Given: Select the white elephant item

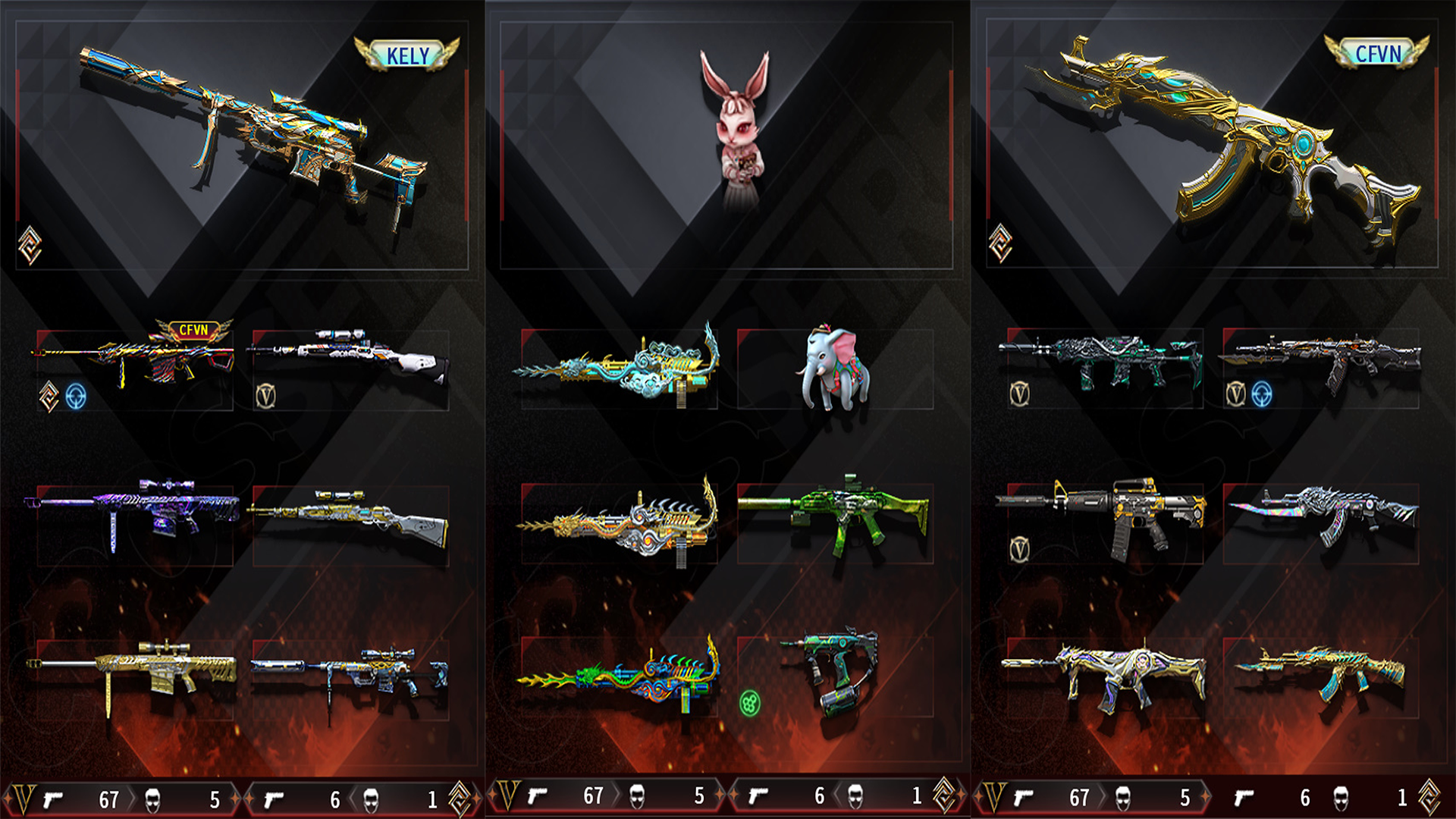Looking at the screenshot, I should [x=834, y=368].
